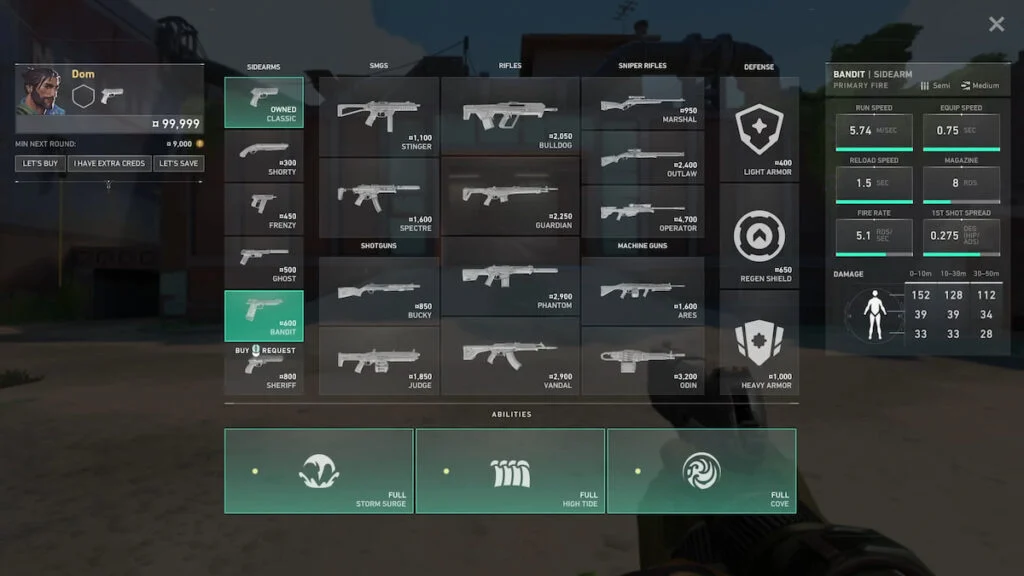Purchase the Phantom rifle

510,277
